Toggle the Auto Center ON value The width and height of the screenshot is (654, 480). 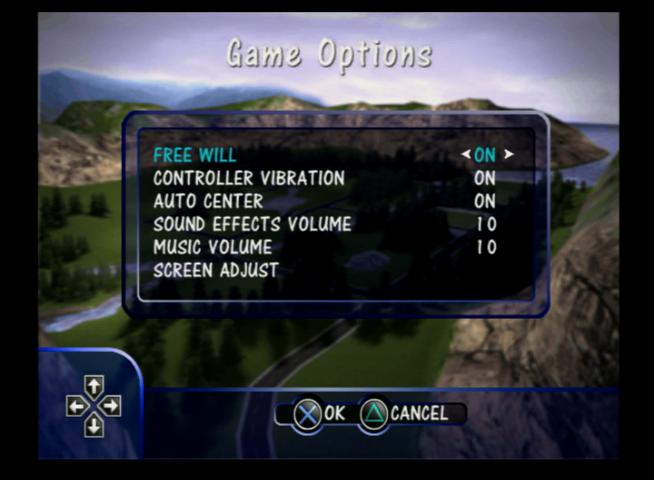485,201
